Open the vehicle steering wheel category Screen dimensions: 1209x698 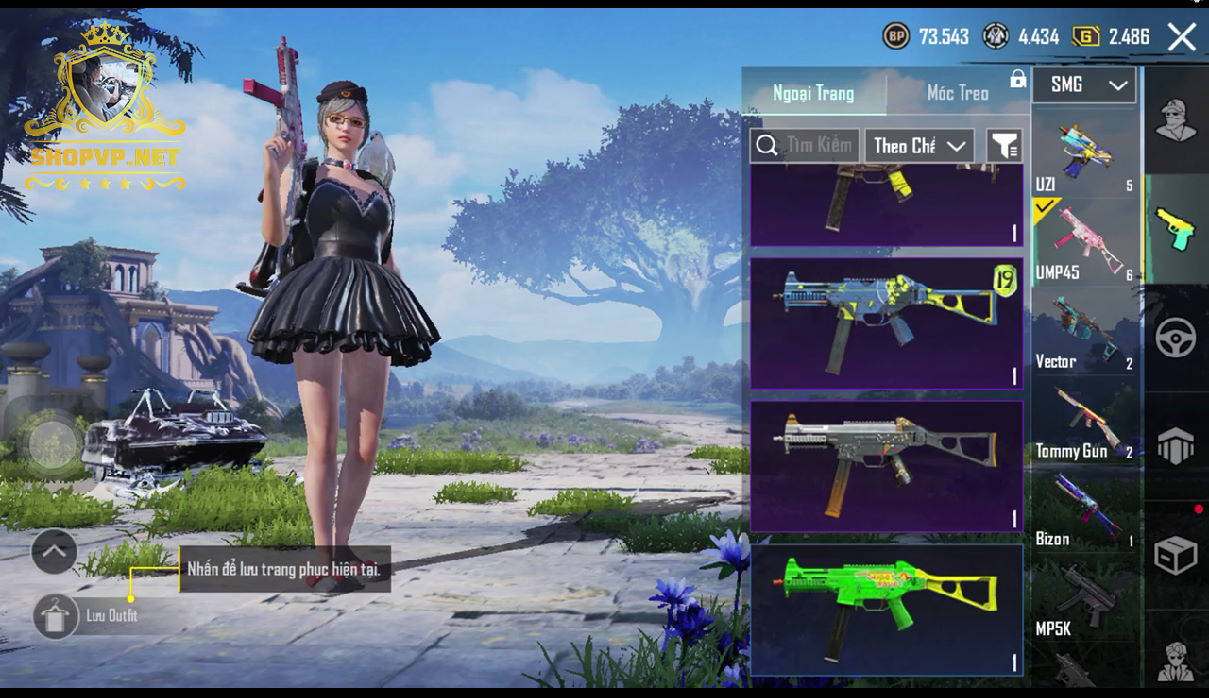[x=1176, y=338]
